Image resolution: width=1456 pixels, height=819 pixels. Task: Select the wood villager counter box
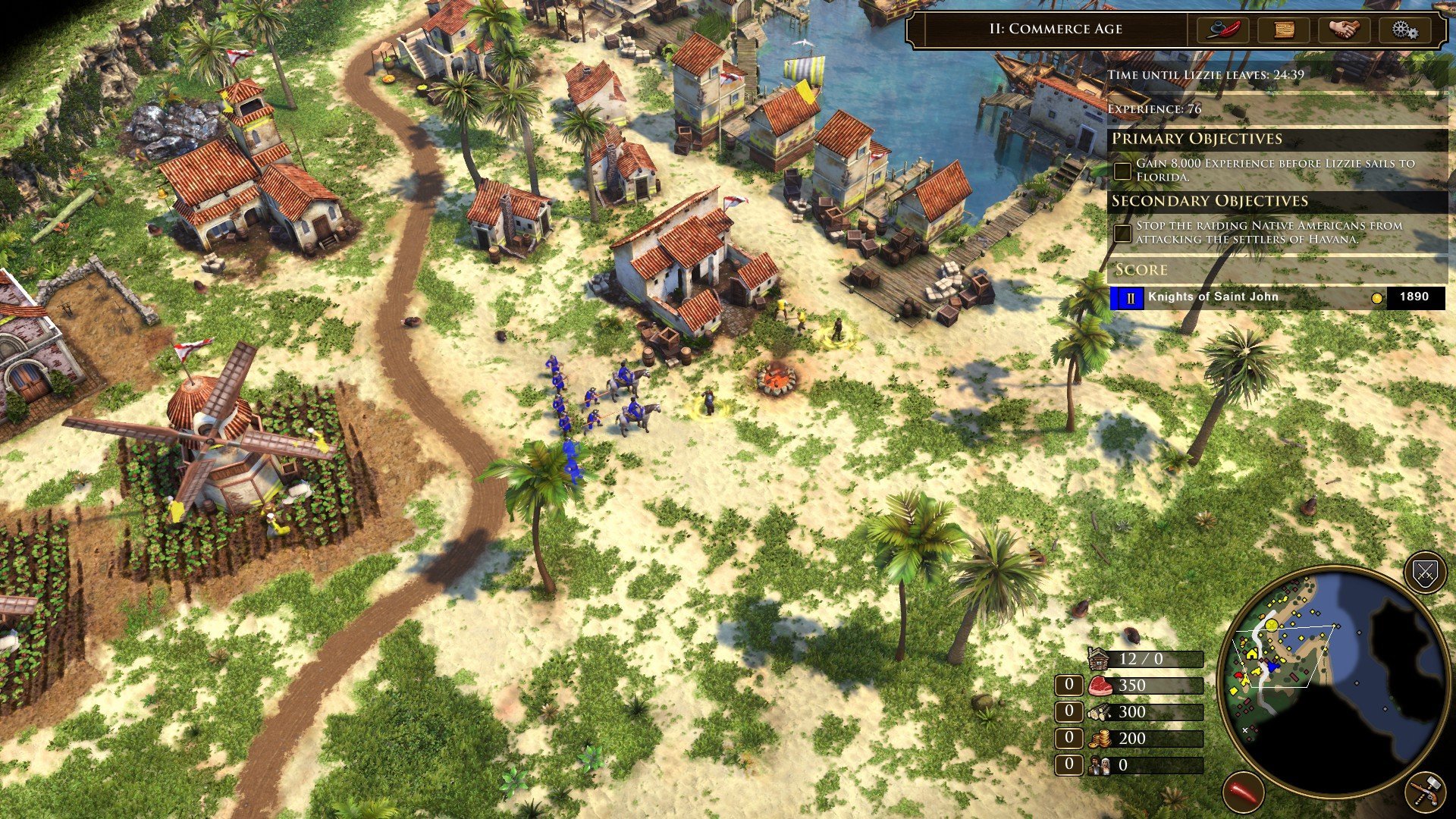click(x=1069, y=712)
